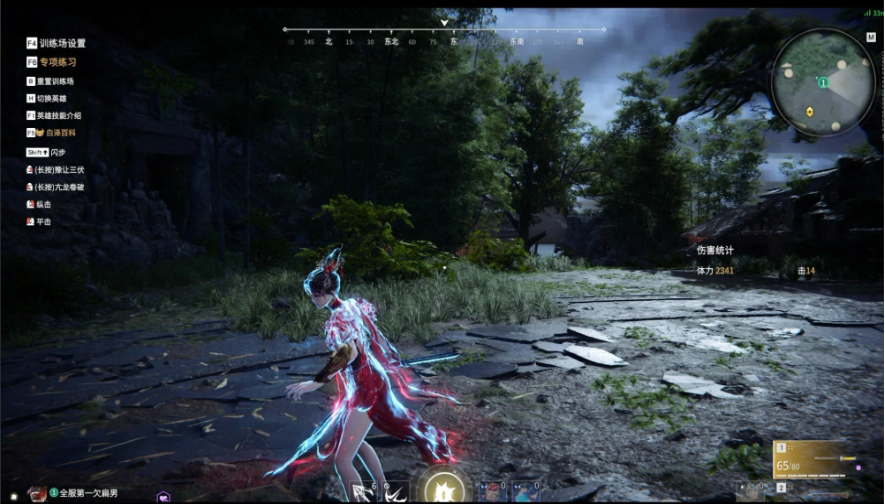The width and height of the screenshot is (885, 504).
Task: Select the yellow marker on the minimap
Action: click(810, 114)
